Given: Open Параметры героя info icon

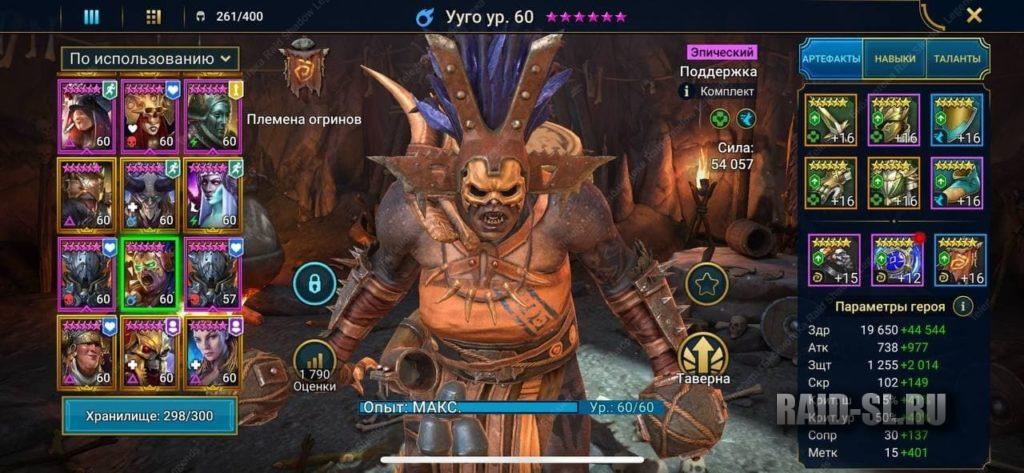Looking at the screenshot, I should pyautogui.click(x=963, y=306).
